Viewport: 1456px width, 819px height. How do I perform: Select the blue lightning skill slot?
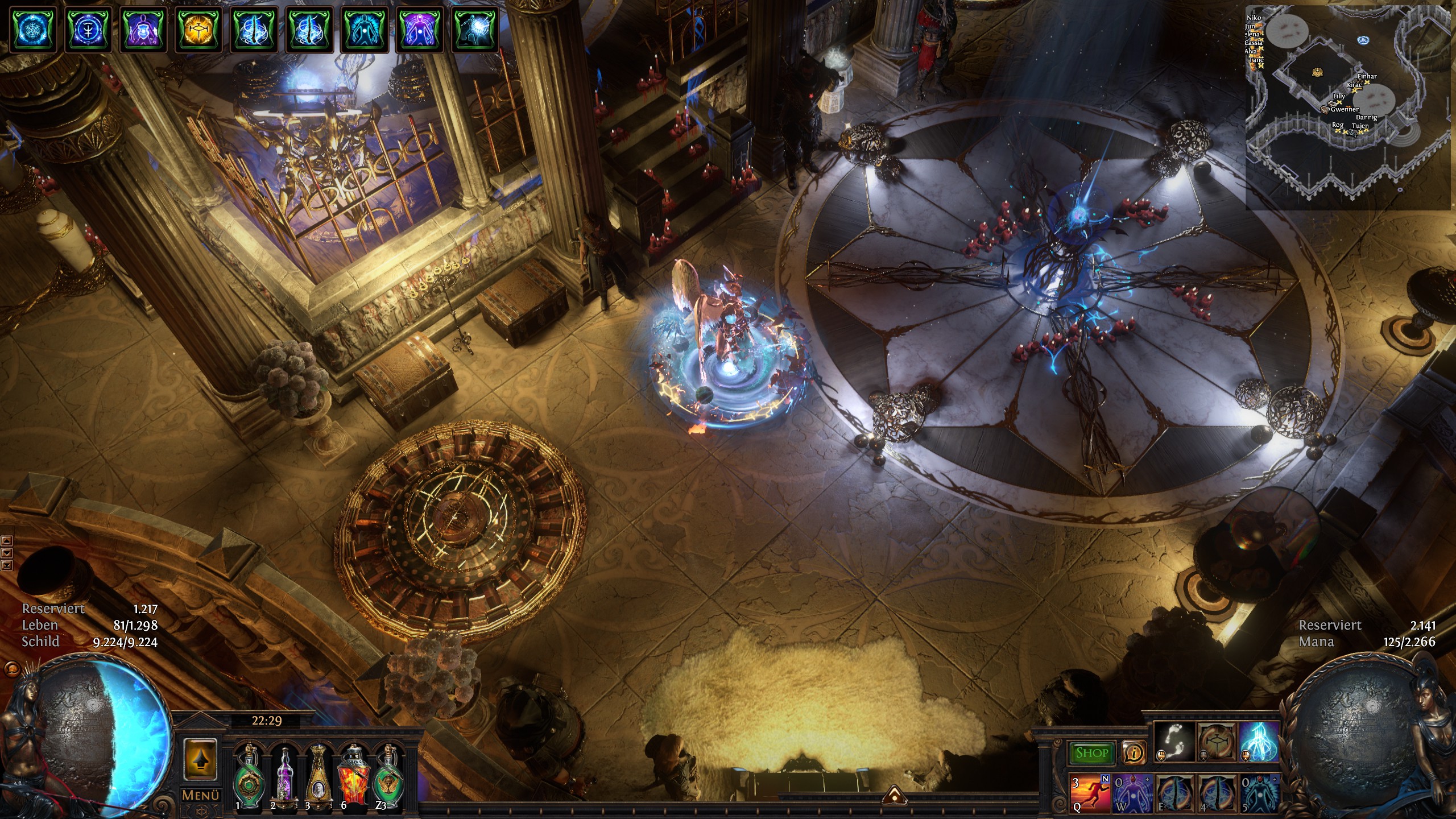pos(1259,742)
